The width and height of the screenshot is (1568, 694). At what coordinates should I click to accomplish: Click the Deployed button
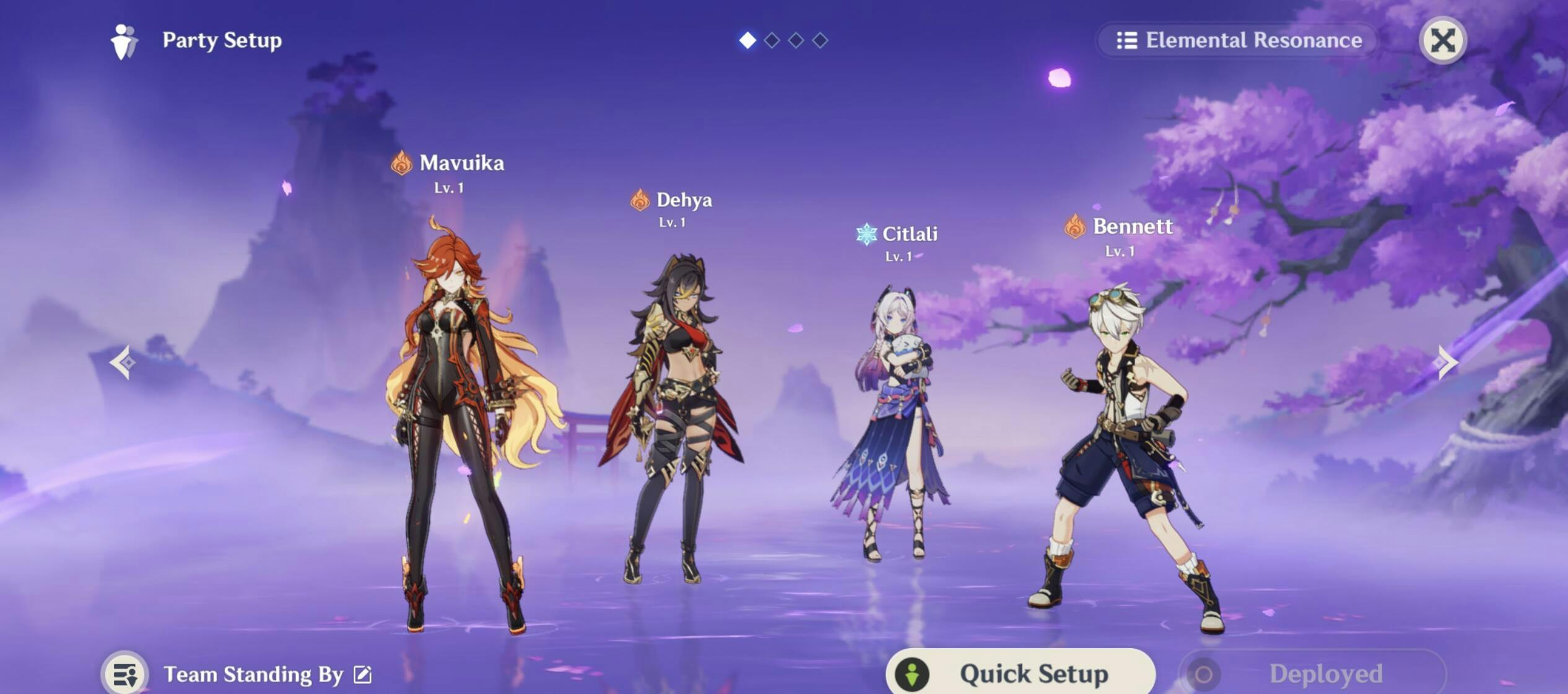pyautogui.click(x=1312, y=674)
